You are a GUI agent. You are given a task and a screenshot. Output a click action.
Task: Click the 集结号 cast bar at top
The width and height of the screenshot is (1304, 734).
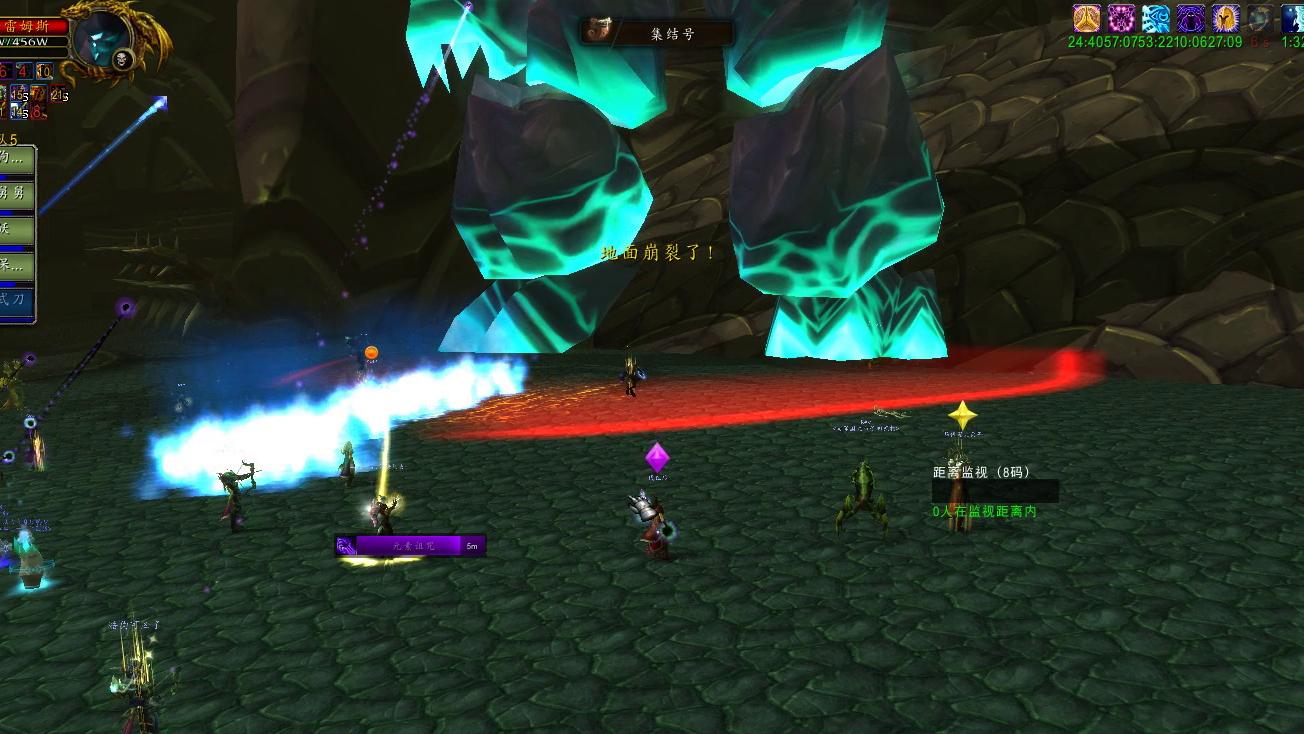[658, 32]
